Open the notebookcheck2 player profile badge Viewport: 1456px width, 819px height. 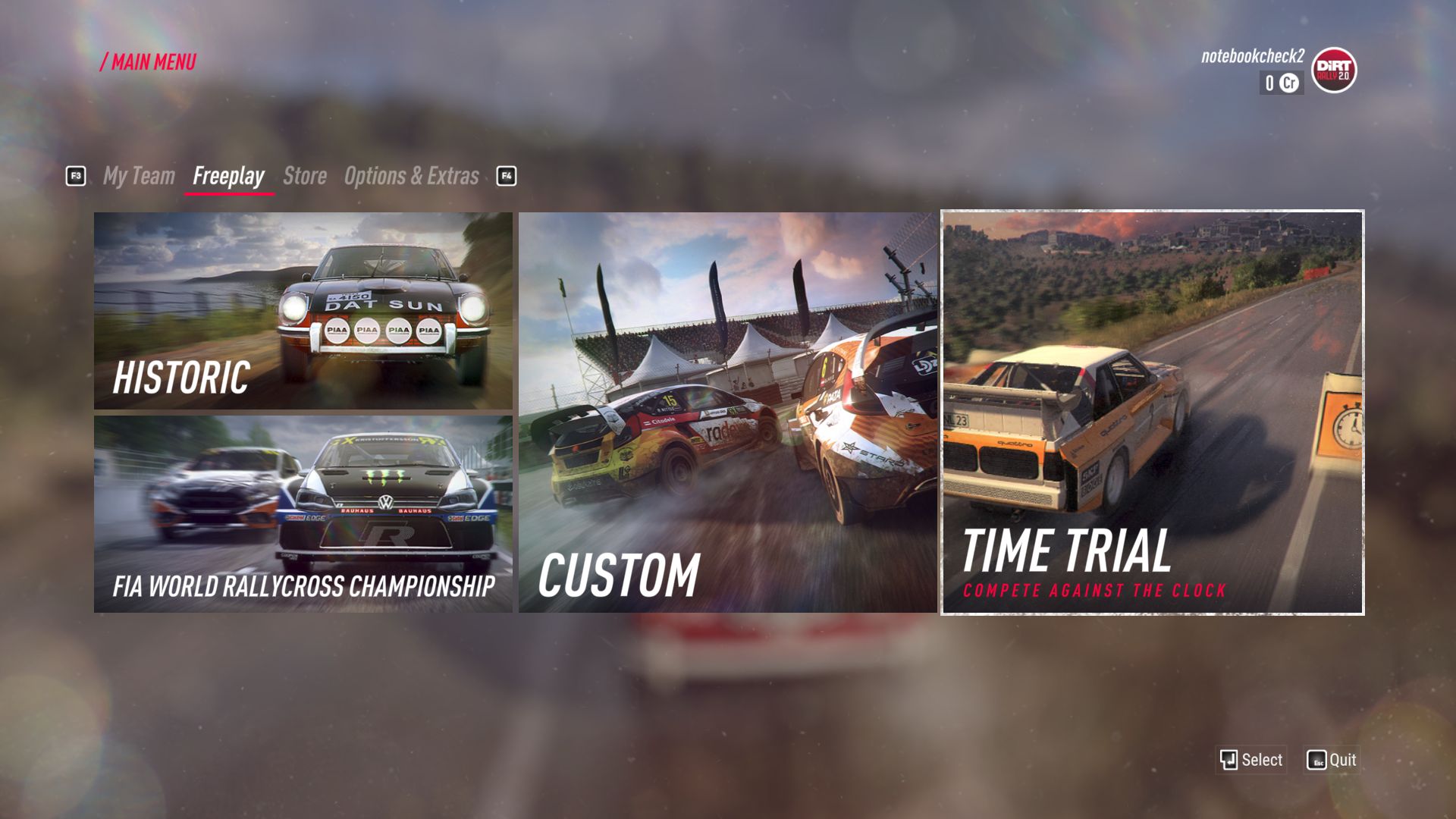pos(1333,71)
